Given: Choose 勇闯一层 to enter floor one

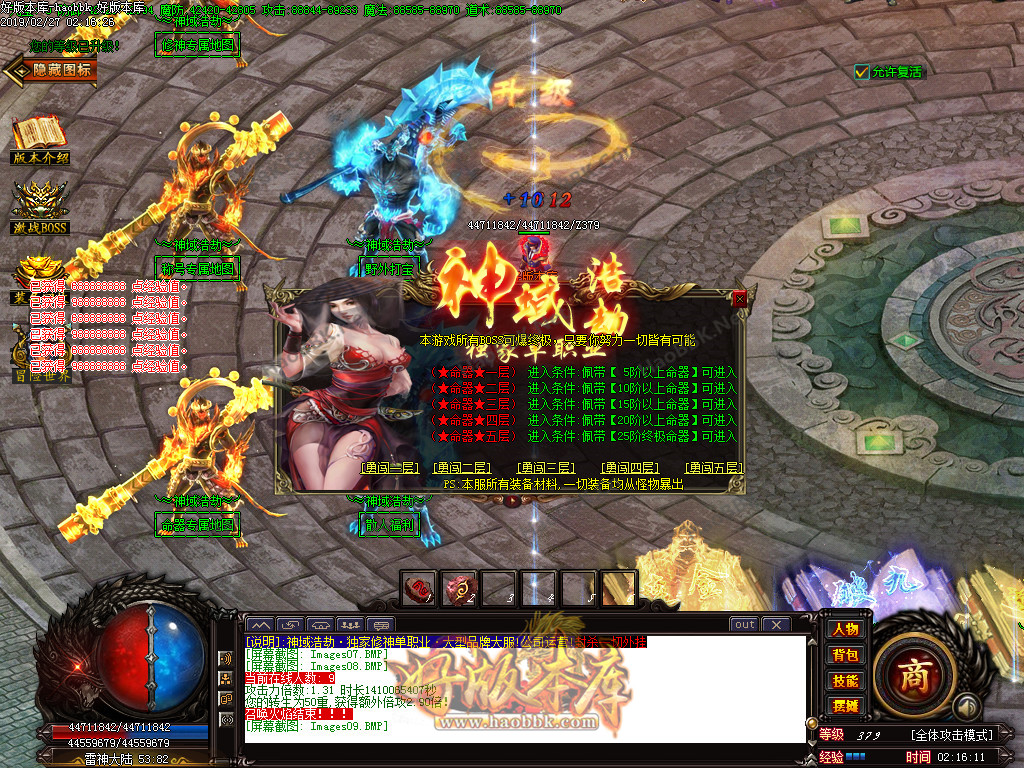Looking at the screenshot, I should [389, 467].
